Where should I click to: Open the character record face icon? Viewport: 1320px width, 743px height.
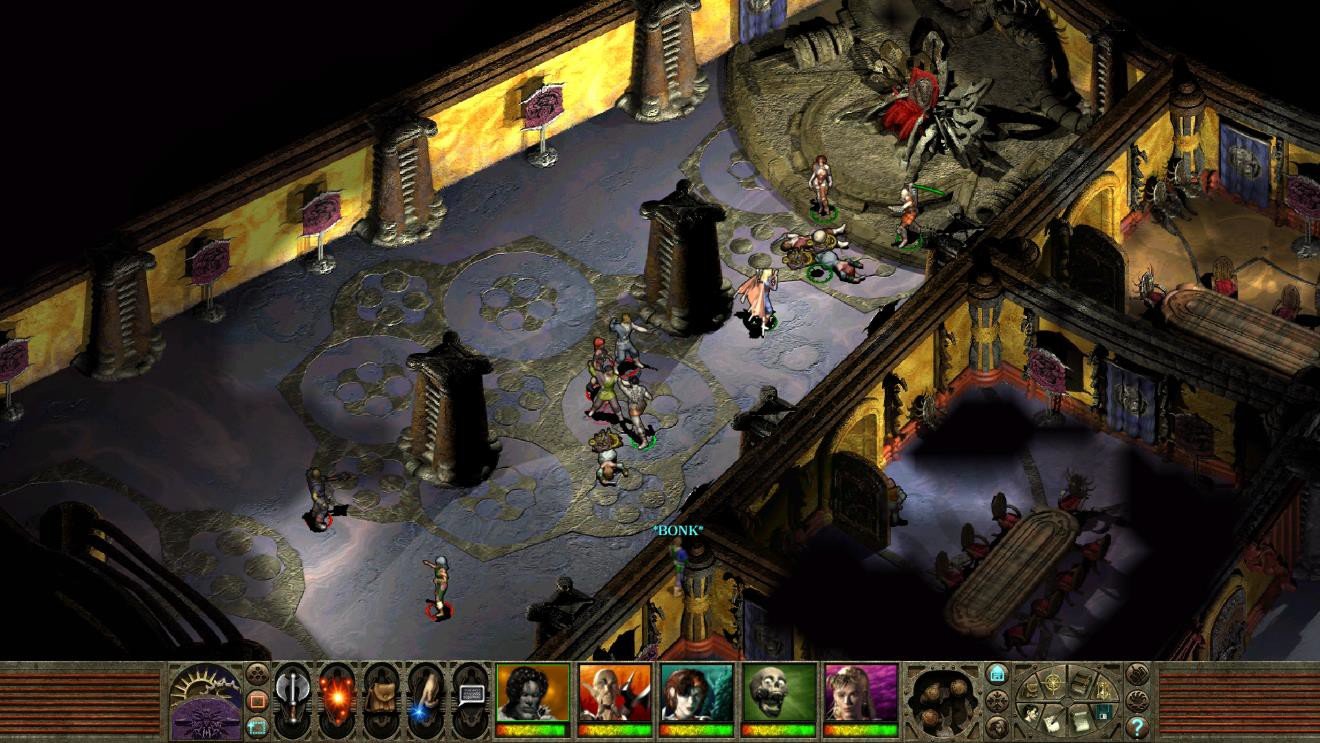pos(1031,711)
